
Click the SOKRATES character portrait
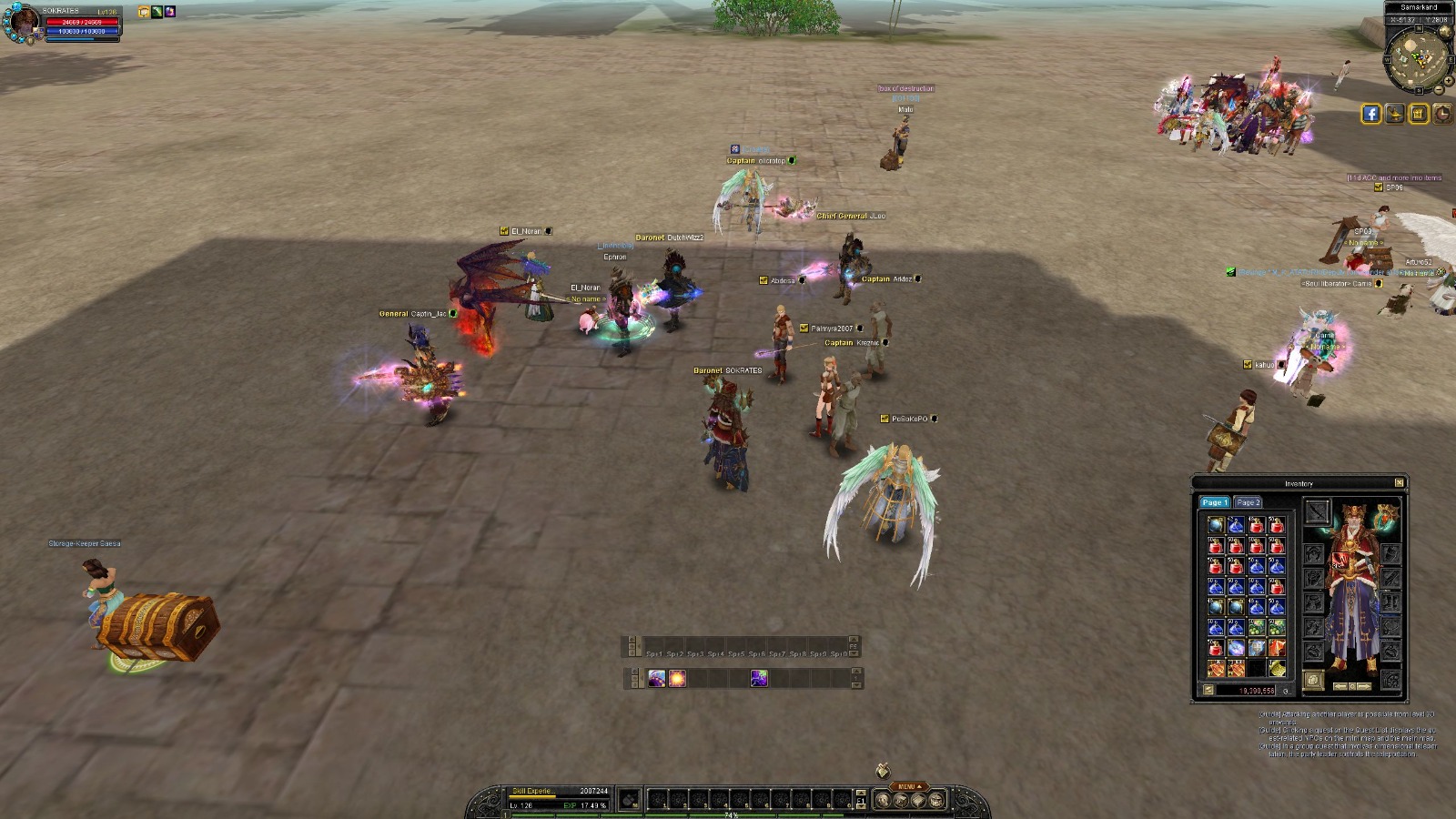tap(20, 23)
